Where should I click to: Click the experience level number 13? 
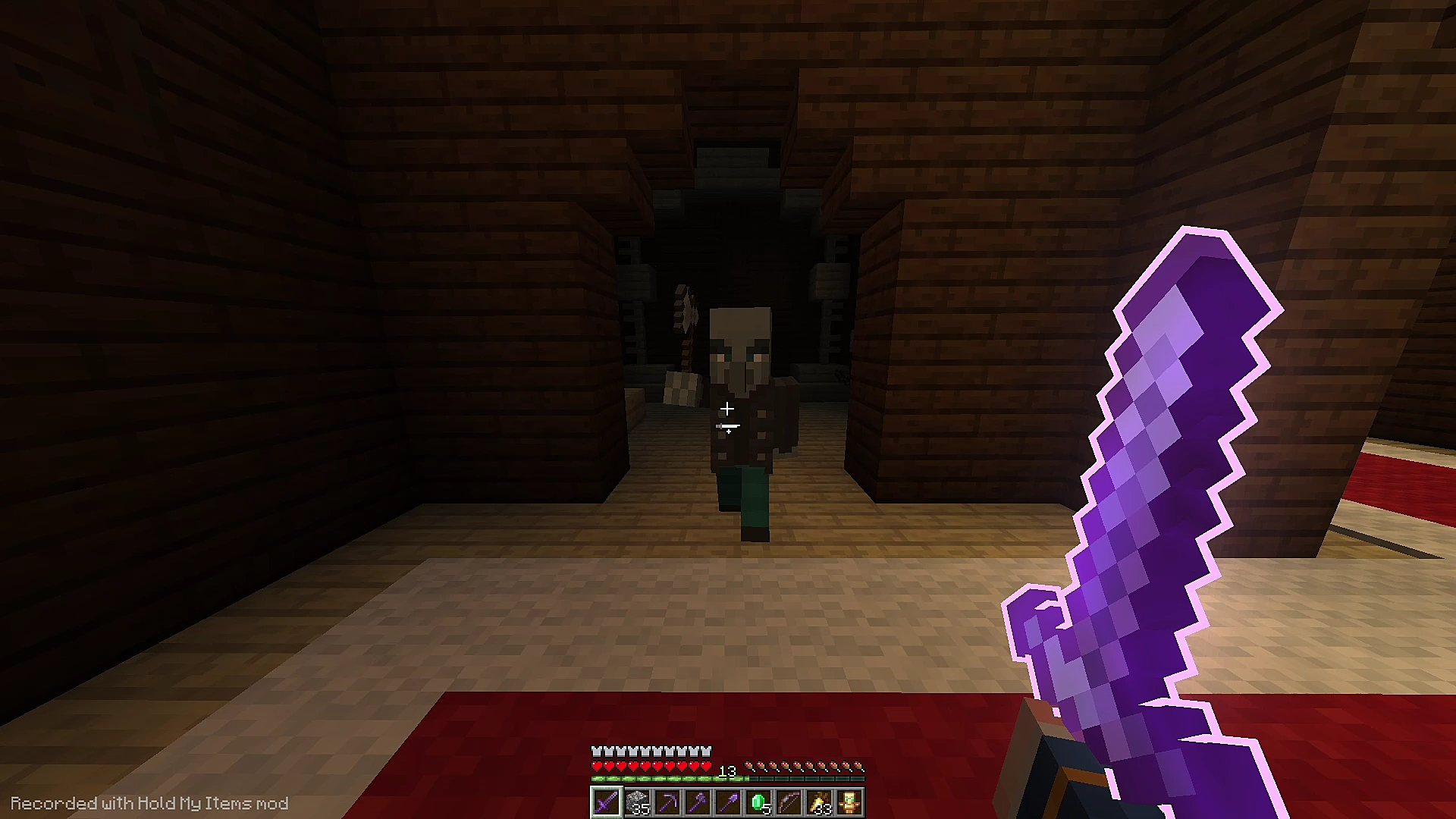click(x=726, y=771)
